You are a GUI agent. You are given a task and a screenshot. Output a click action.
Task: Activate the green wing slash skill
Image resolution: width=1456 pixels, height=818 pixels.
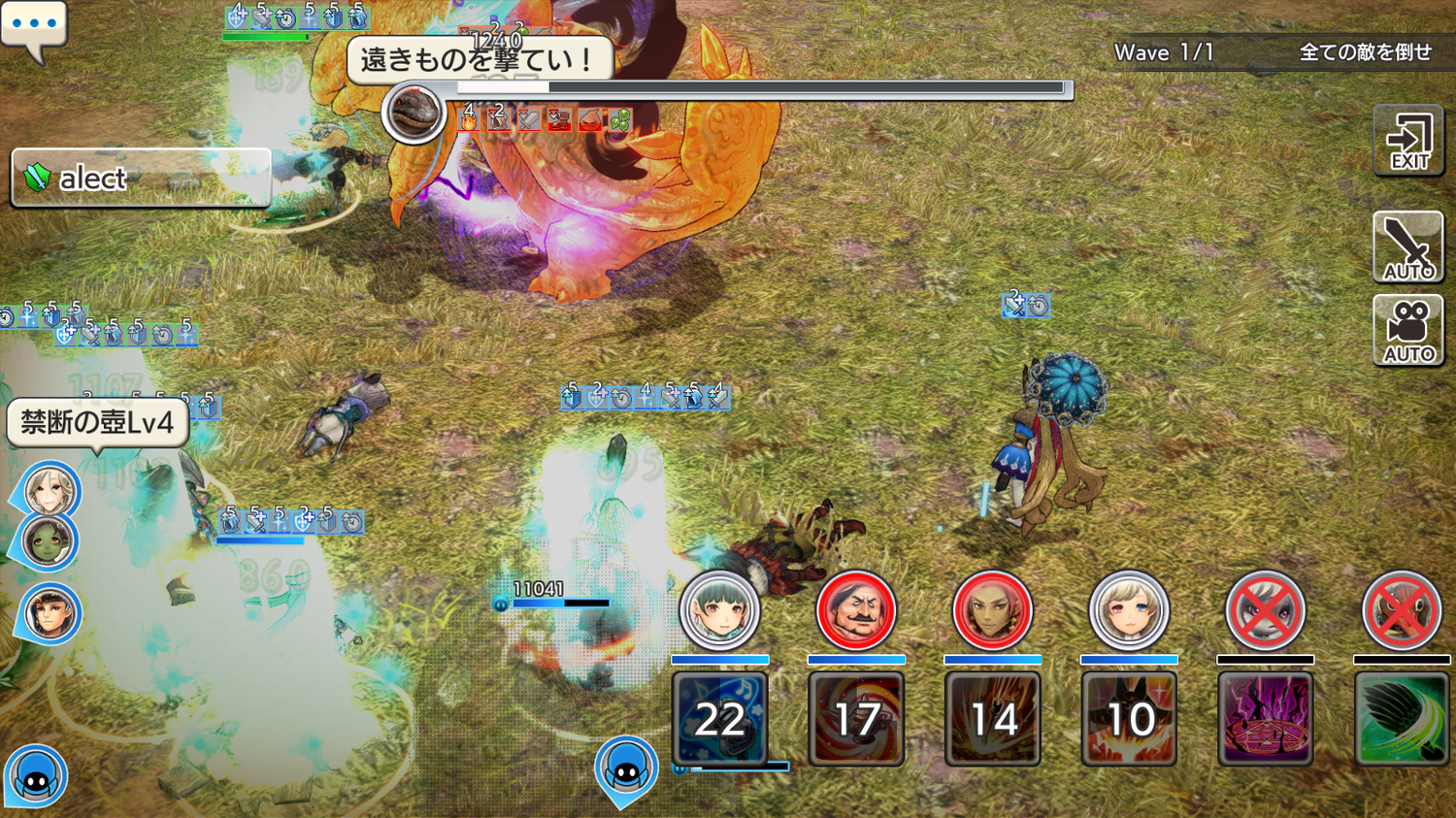1402,719
